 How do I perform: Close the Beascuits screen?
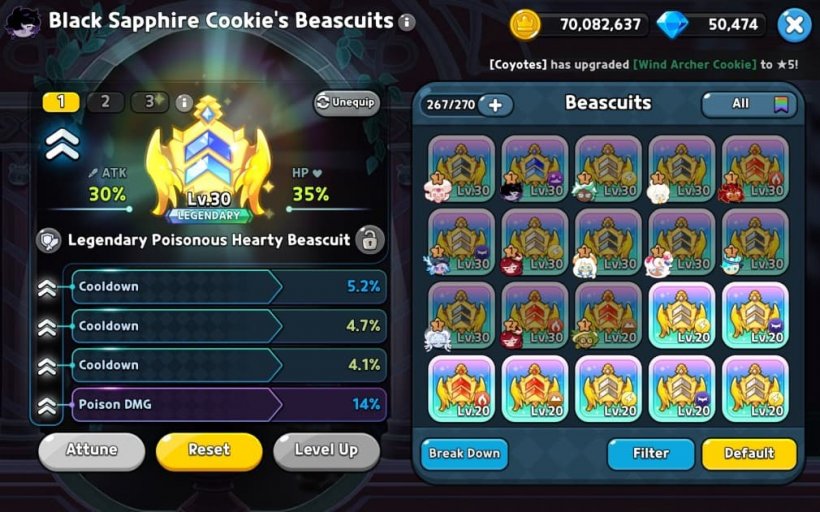(x=793, y=24)
